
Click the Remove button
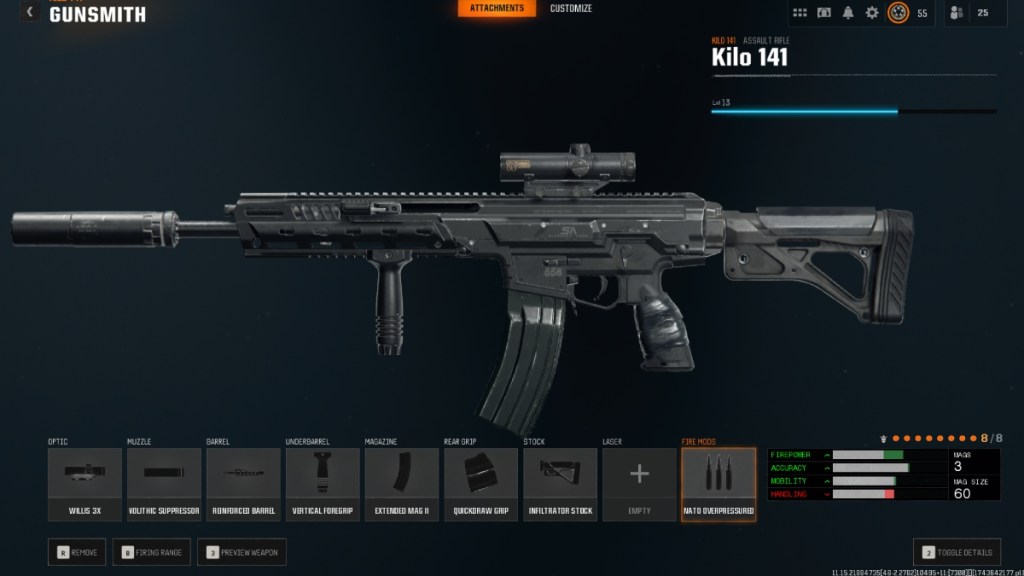point(77,552)
